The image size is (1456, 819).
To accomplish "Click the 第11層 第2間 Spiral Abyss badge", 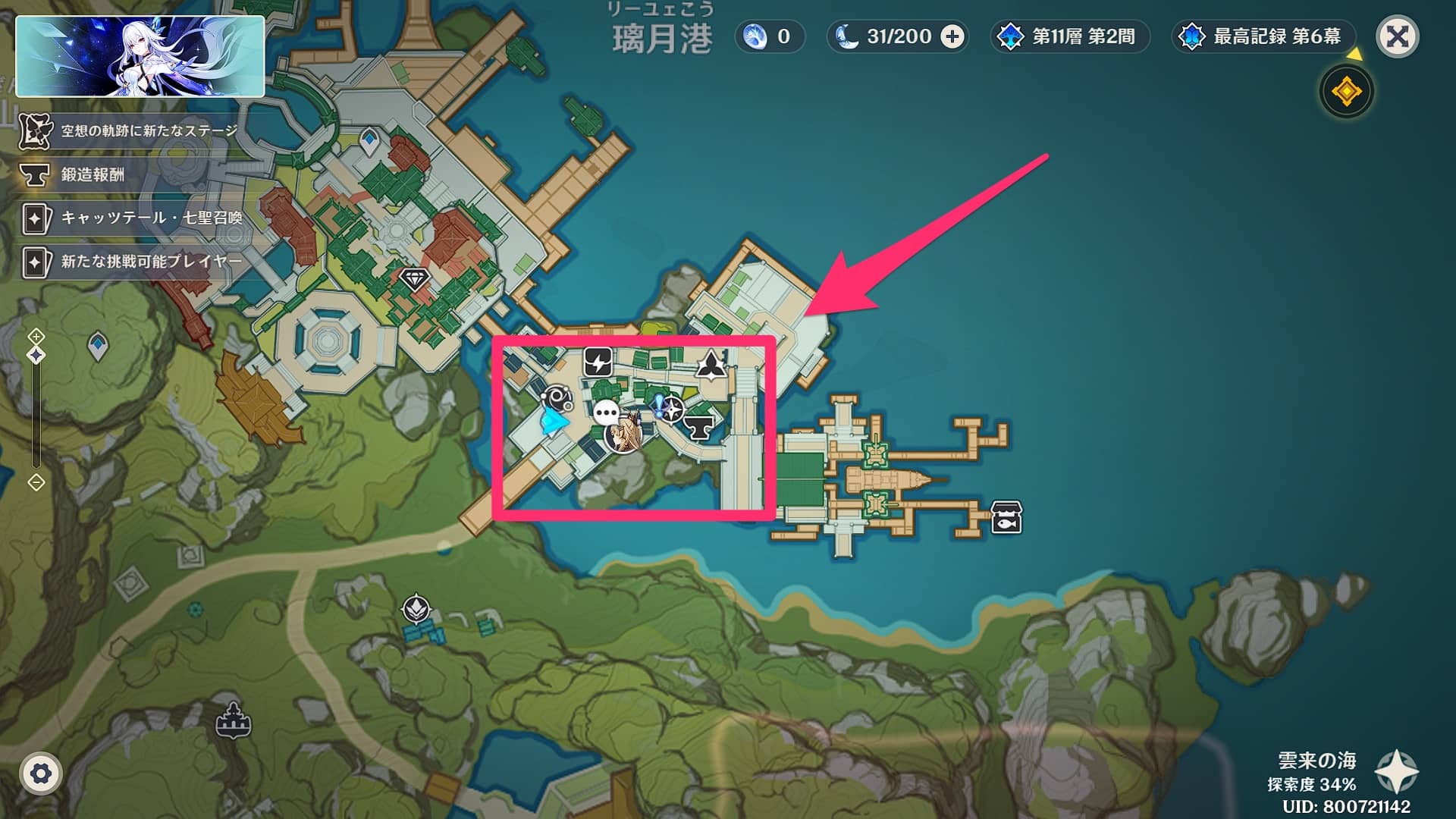I will point(1069,34).
